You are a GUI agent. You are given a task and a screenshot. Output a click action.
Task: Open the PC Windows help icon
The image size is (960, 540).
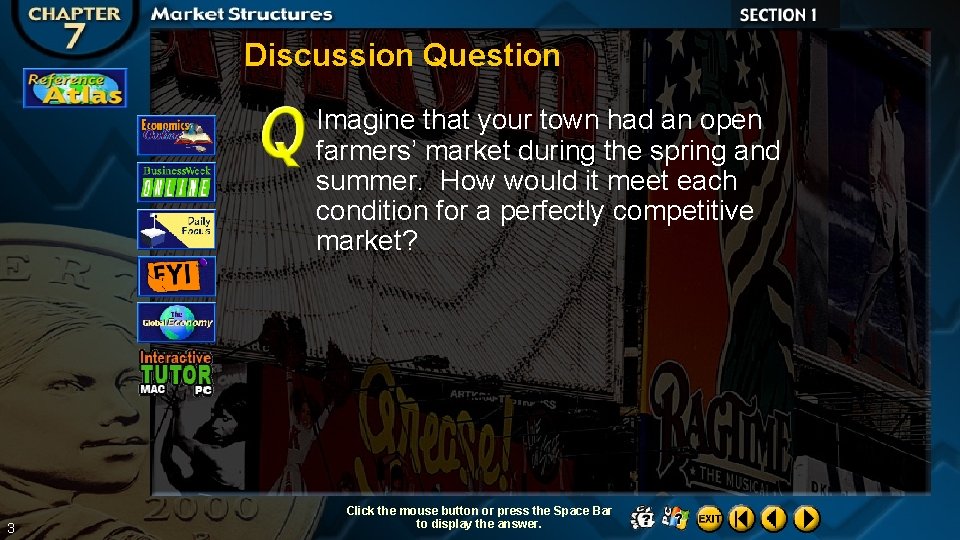tap(677, 518)
